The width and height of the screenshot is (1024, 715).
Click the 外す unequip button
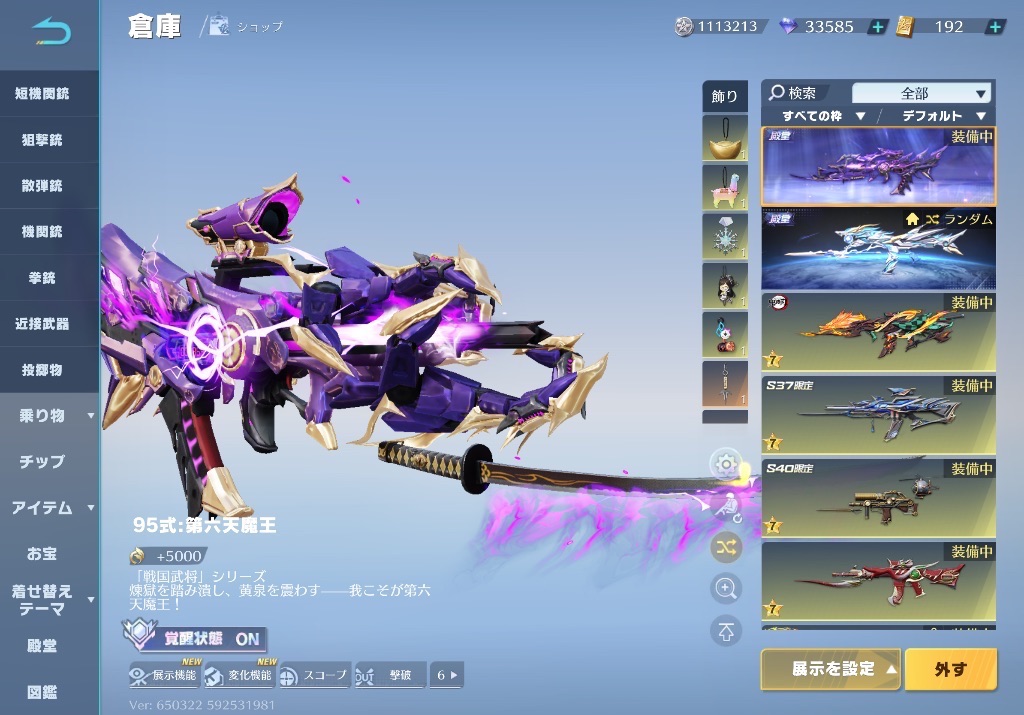tap(950, 669)
